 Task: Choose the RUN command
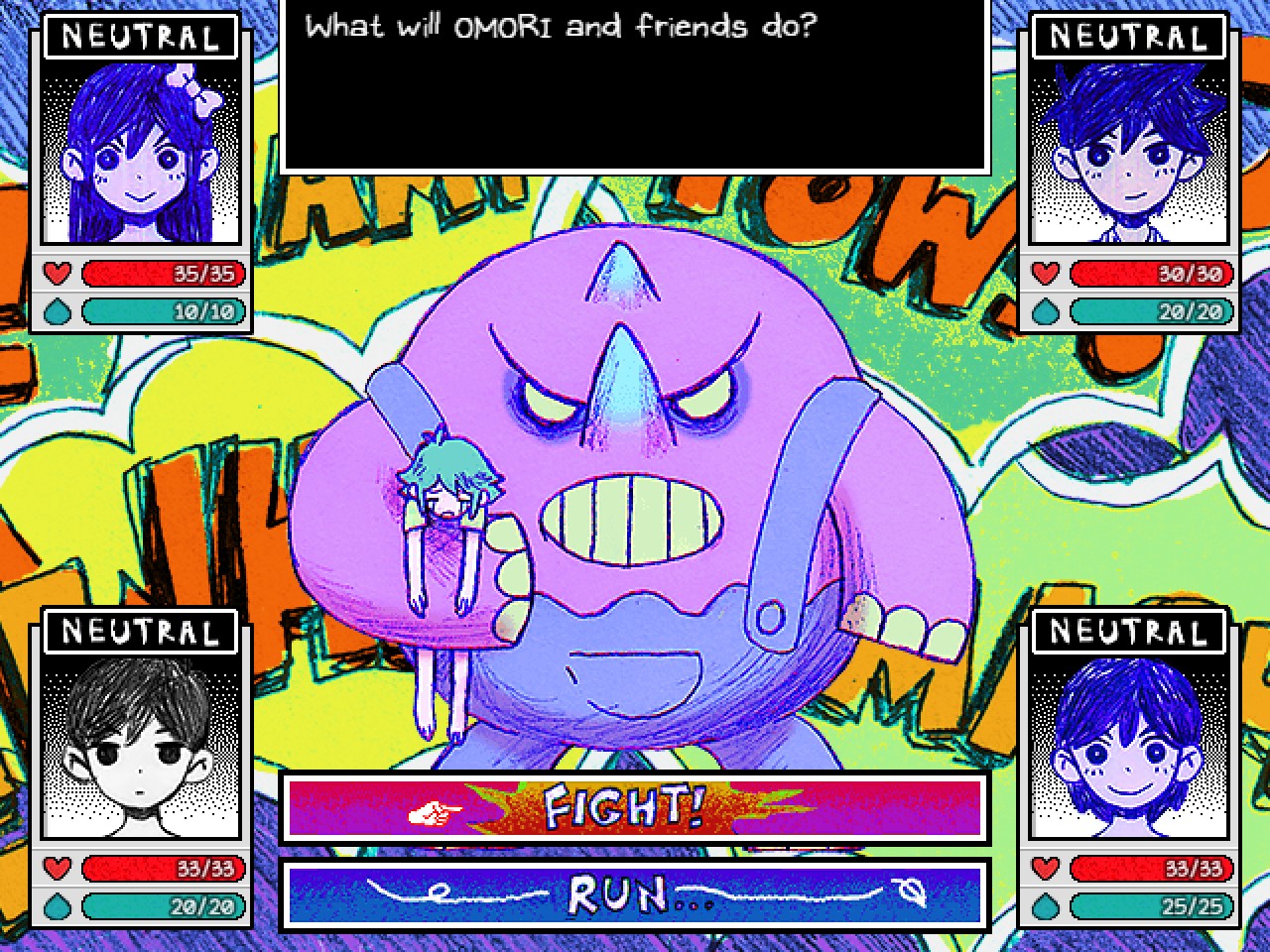tap(623, 895)
